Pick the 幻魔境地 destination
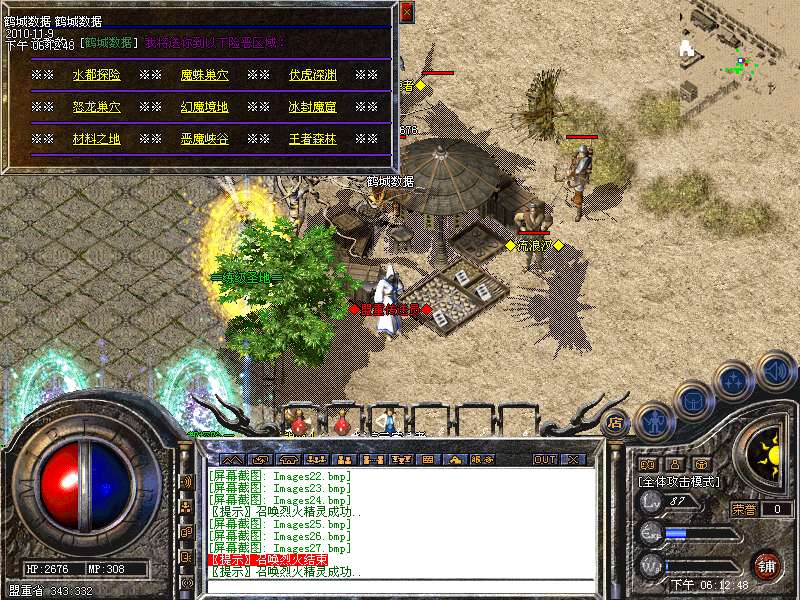Screen dimensions: 800x600 [x=204, y=107]
